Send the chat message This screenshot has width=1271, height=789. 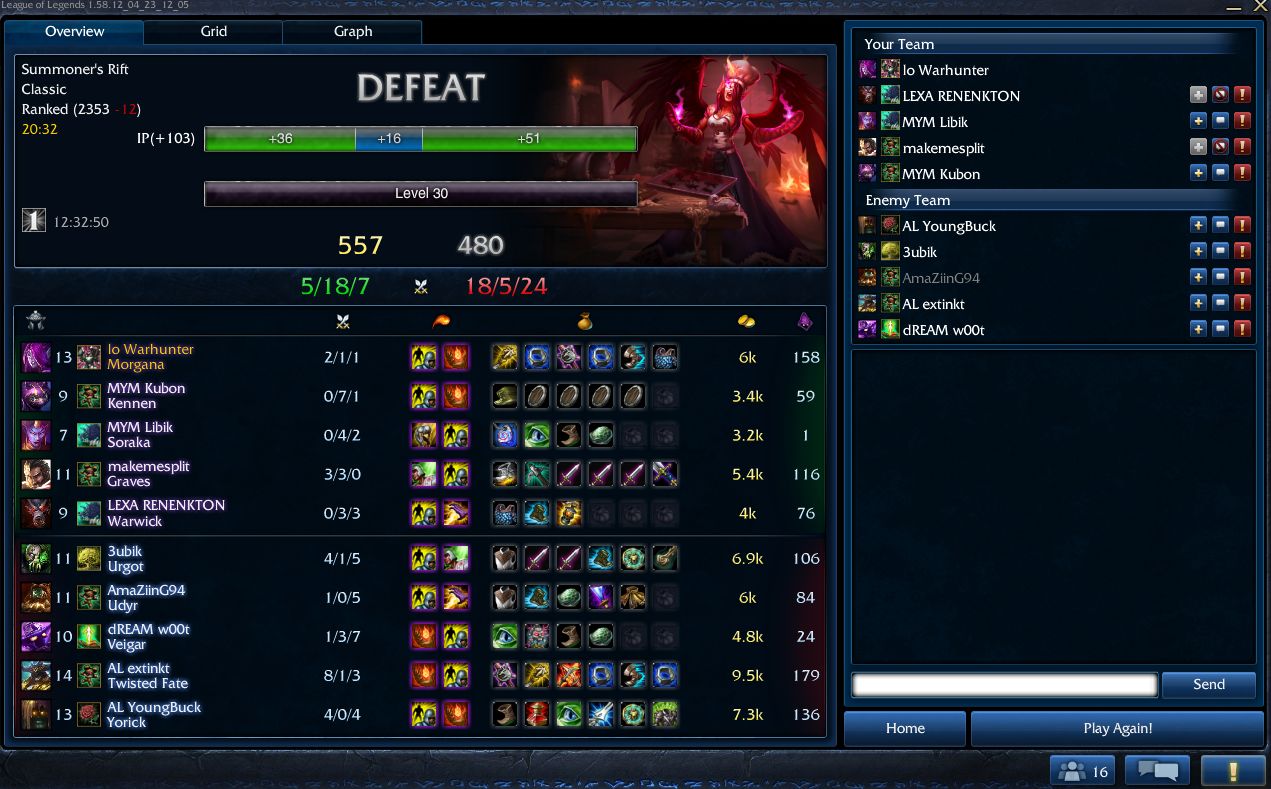pyautogui.click(x=1208, y=685)
